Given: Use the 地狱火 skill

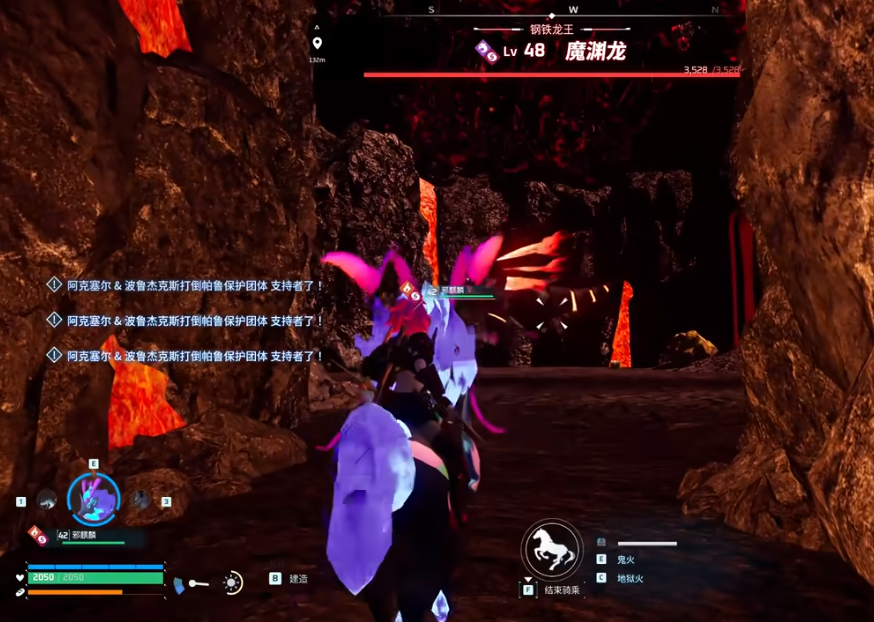Looking at the screenshot, I should tap(630, 578).
